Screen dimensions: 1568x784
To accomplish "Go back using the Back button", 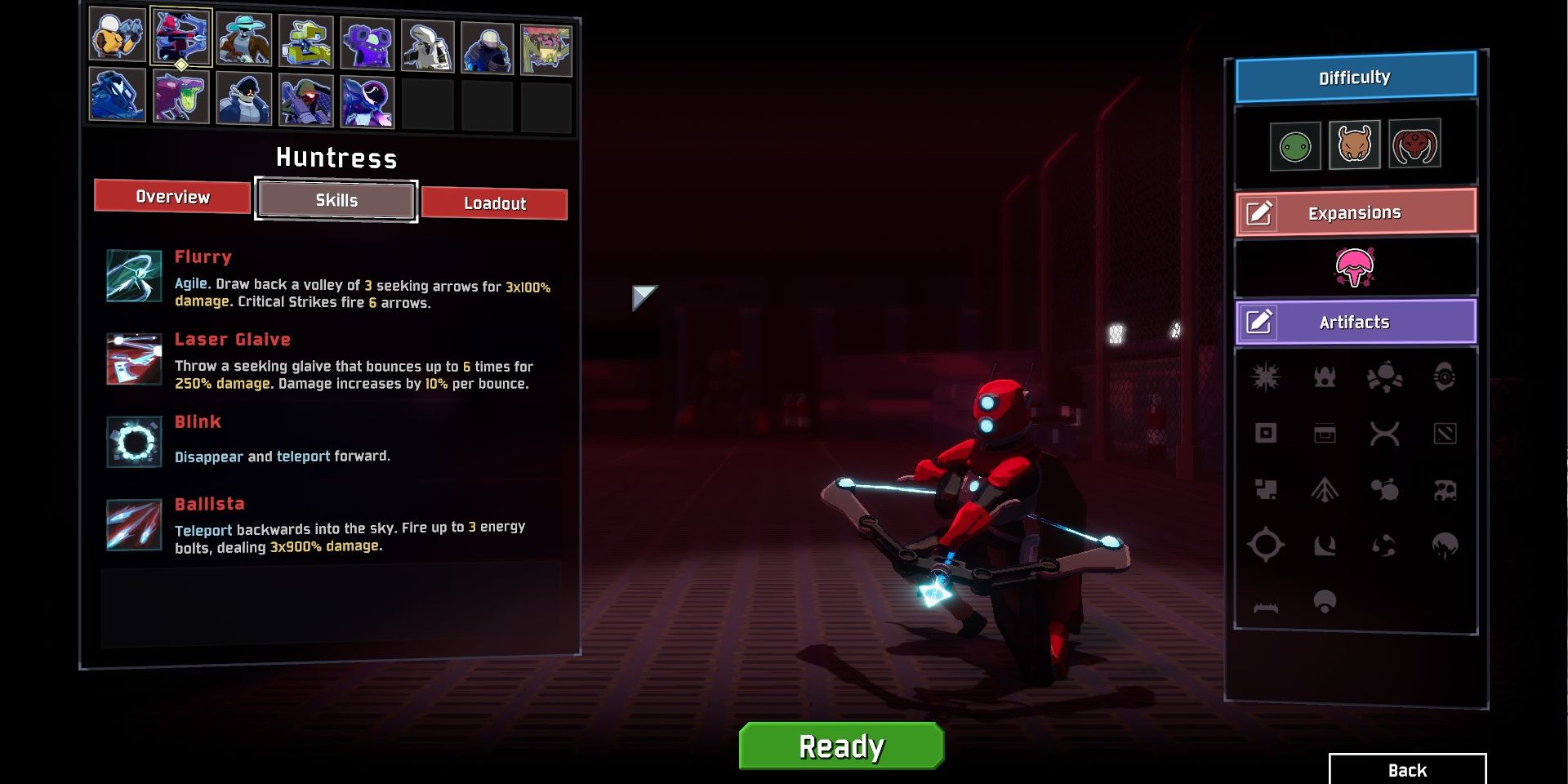I will 1407,770.
